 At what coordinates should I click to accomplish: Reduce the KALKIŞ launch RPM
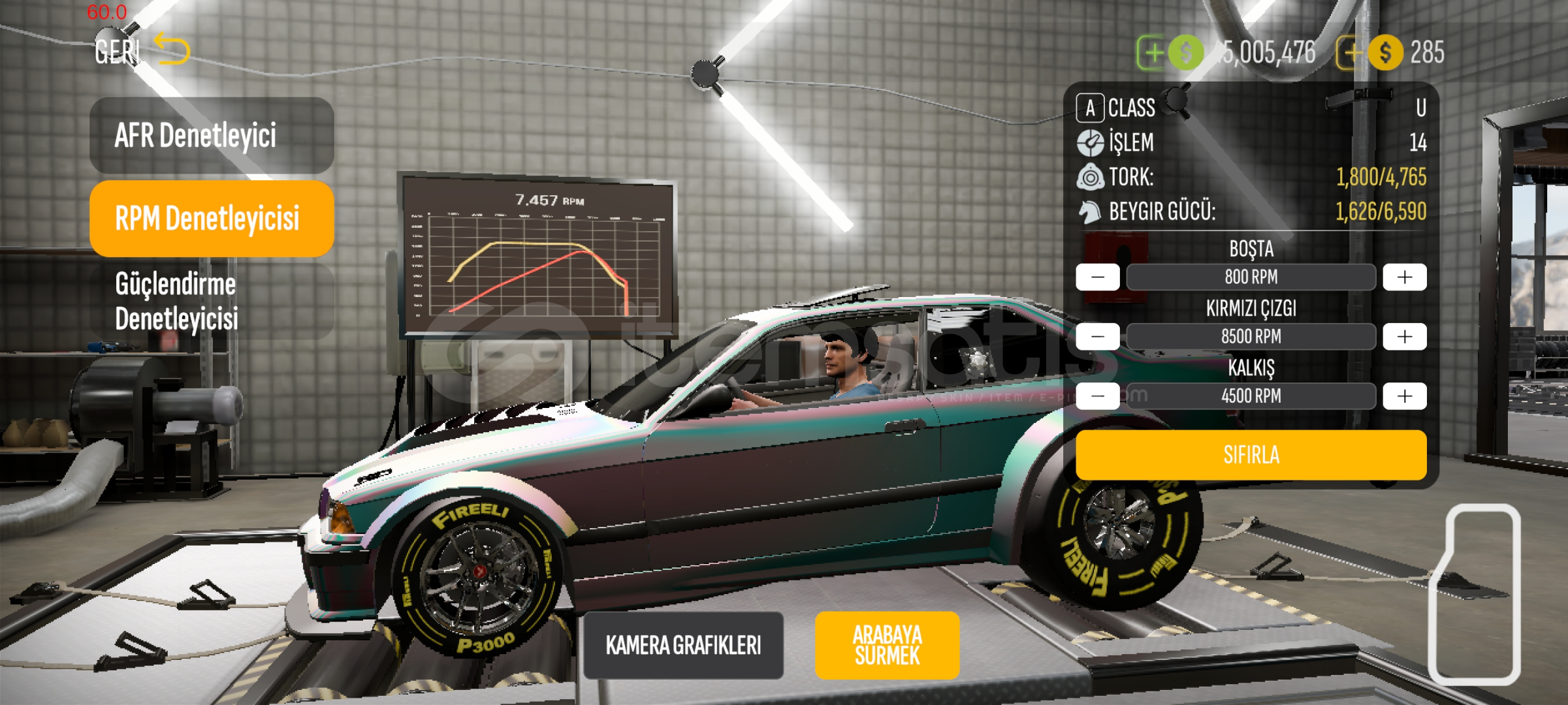tap(1098, 396)
